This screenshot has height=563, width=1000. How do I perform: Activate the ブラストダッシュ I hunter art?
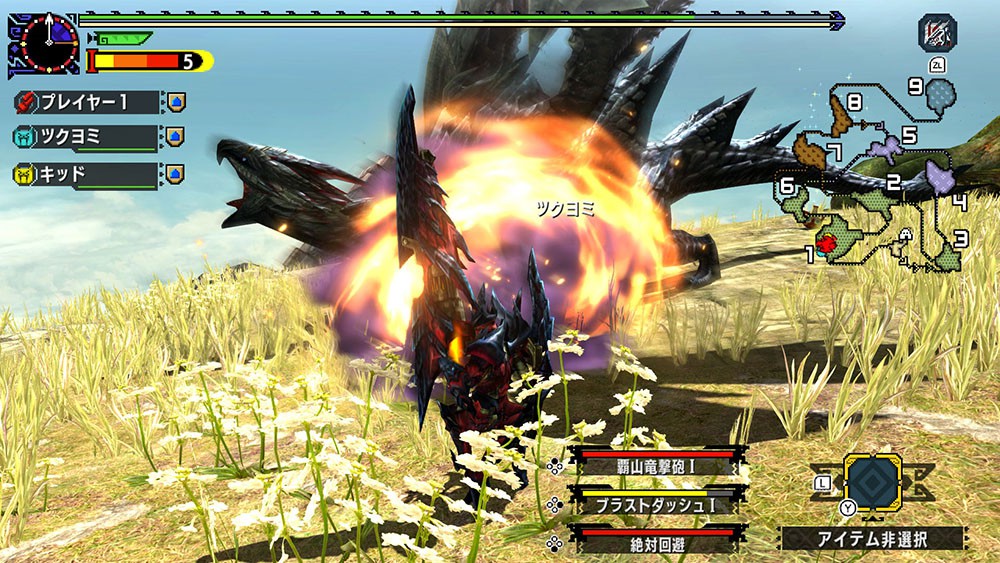tap(657, 503)
